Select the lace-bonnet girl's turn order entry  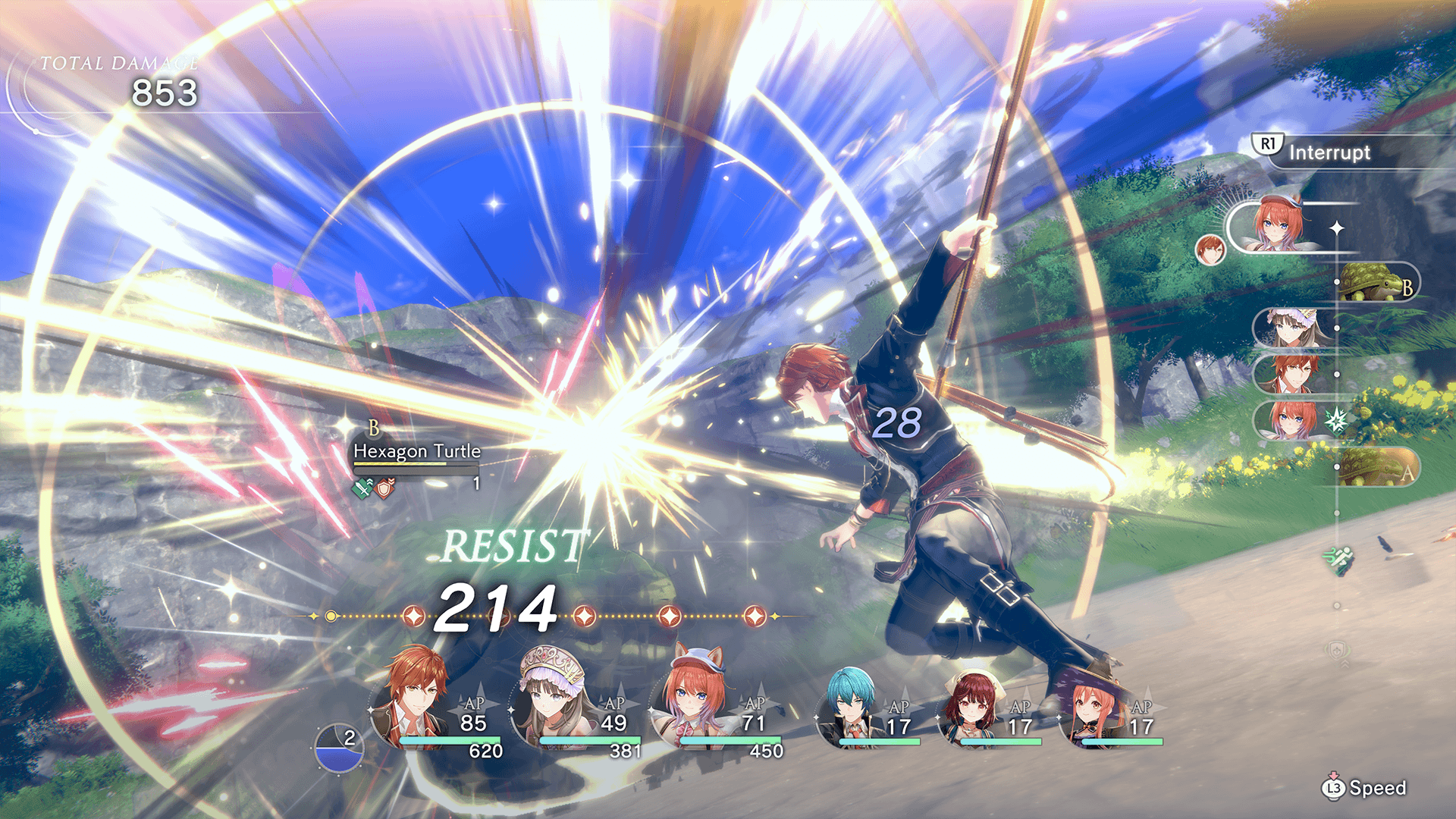click(x=1291, y=328)
